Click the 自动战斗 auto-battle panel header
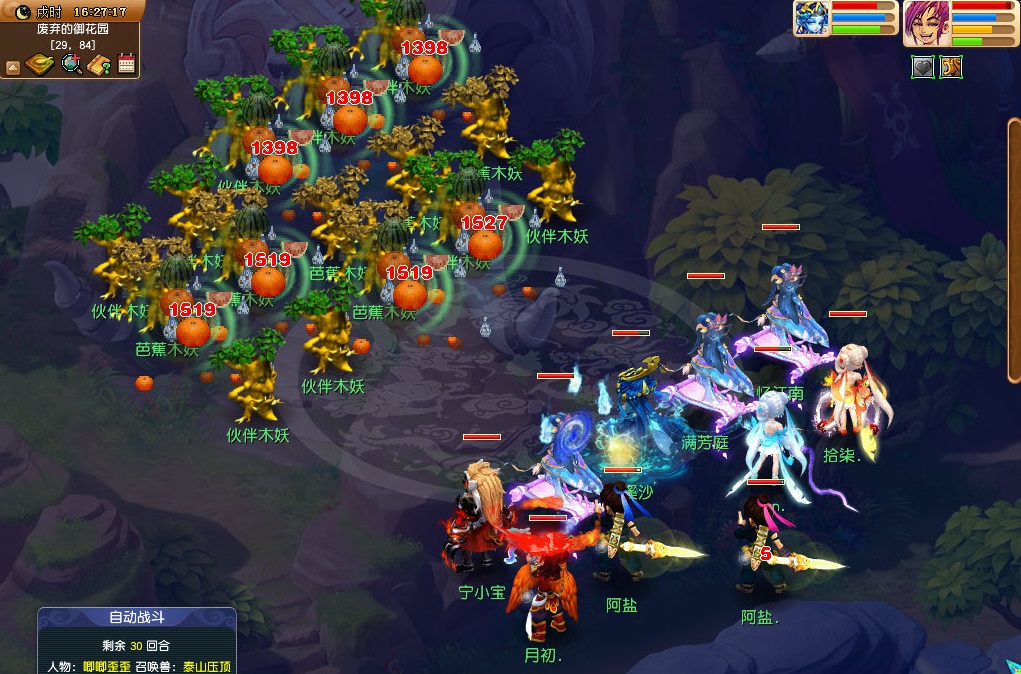Image resolution: width=1021 pixels, height=674 pixels. tap(137, 617)
